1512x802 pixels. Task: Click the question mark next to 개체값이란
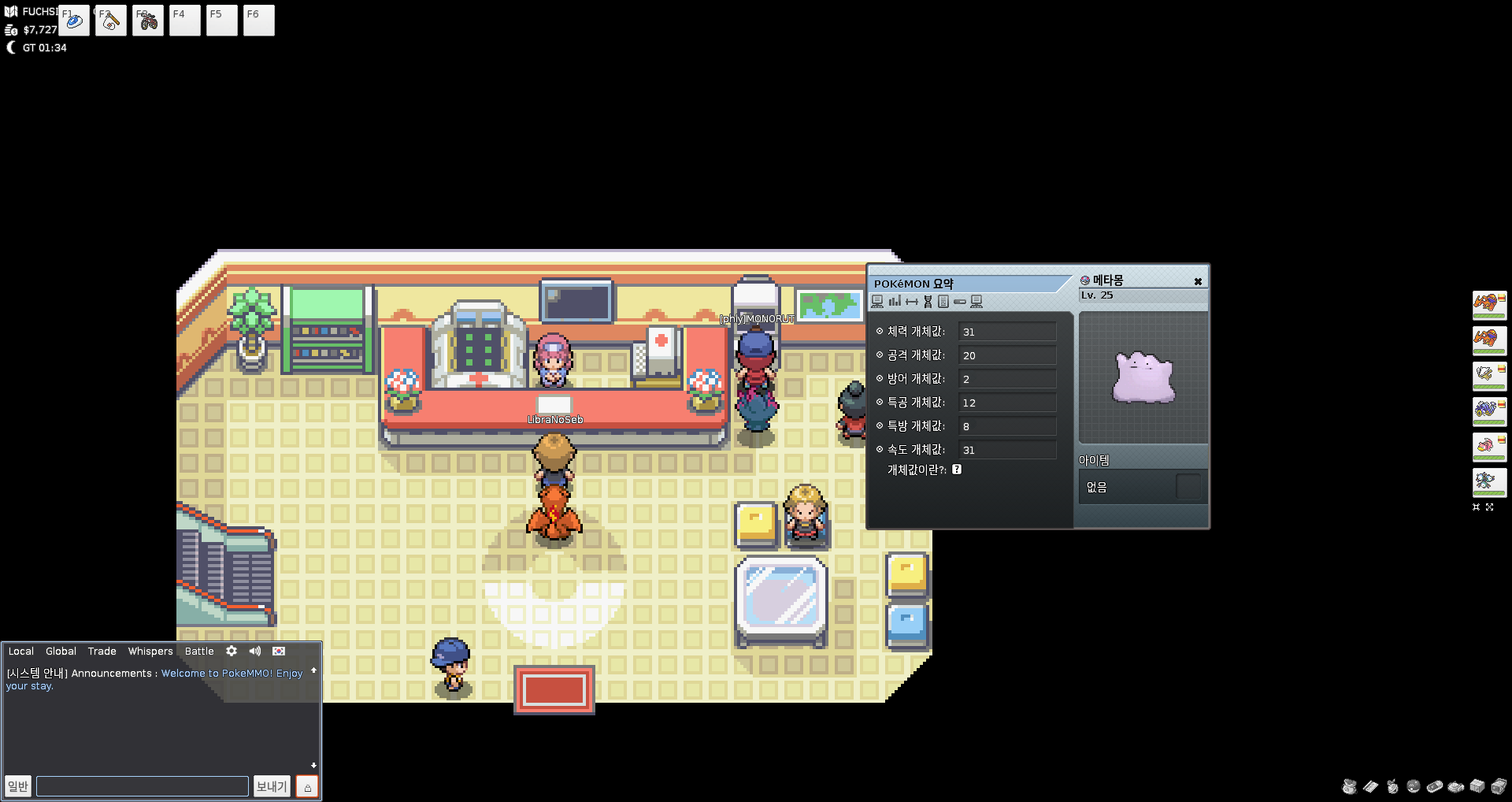click(x=957, y=470)
